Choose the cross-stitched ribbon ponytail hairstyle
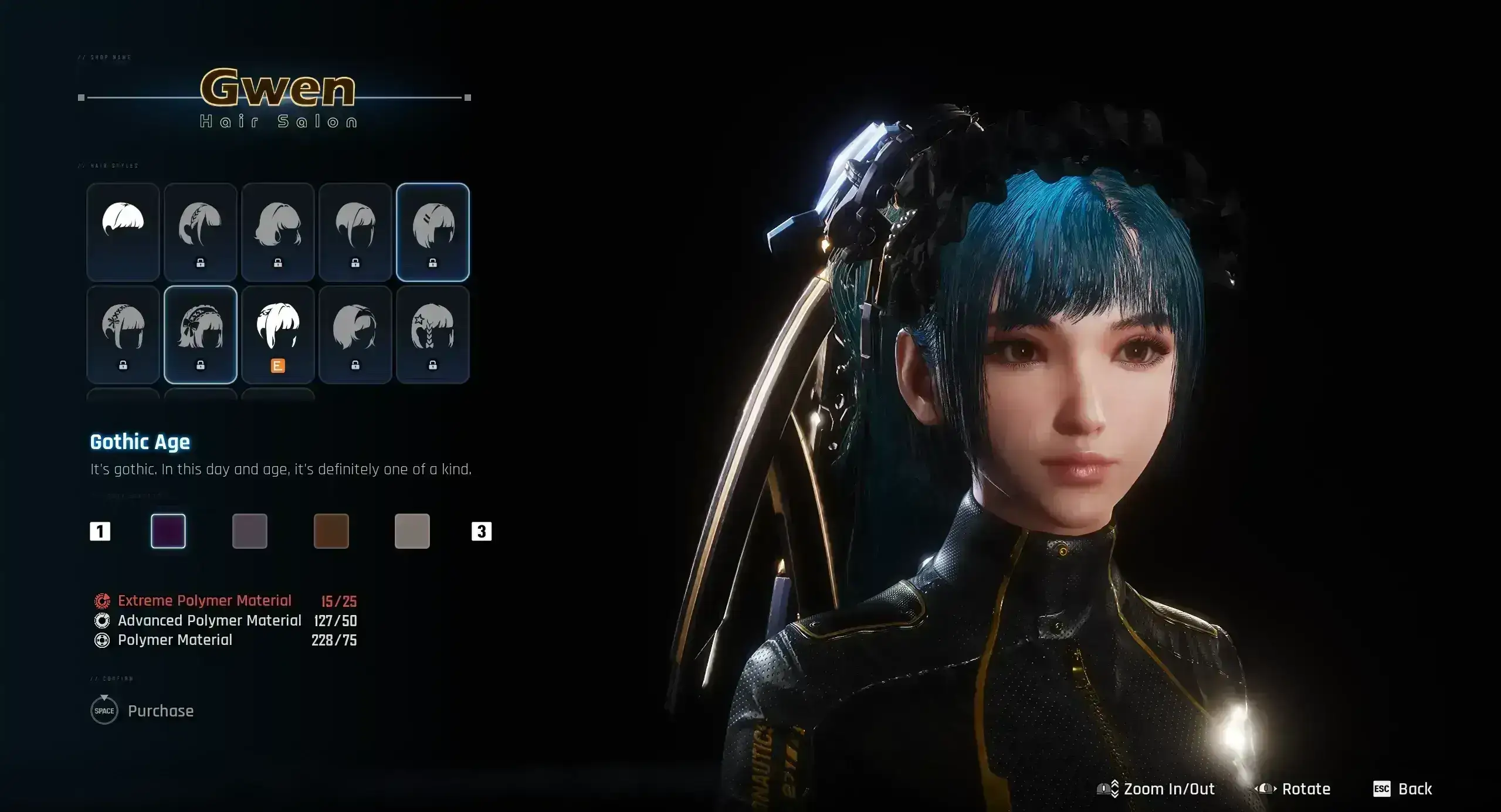This screenshot has height=812, width=1501. (x=123, y=334)
